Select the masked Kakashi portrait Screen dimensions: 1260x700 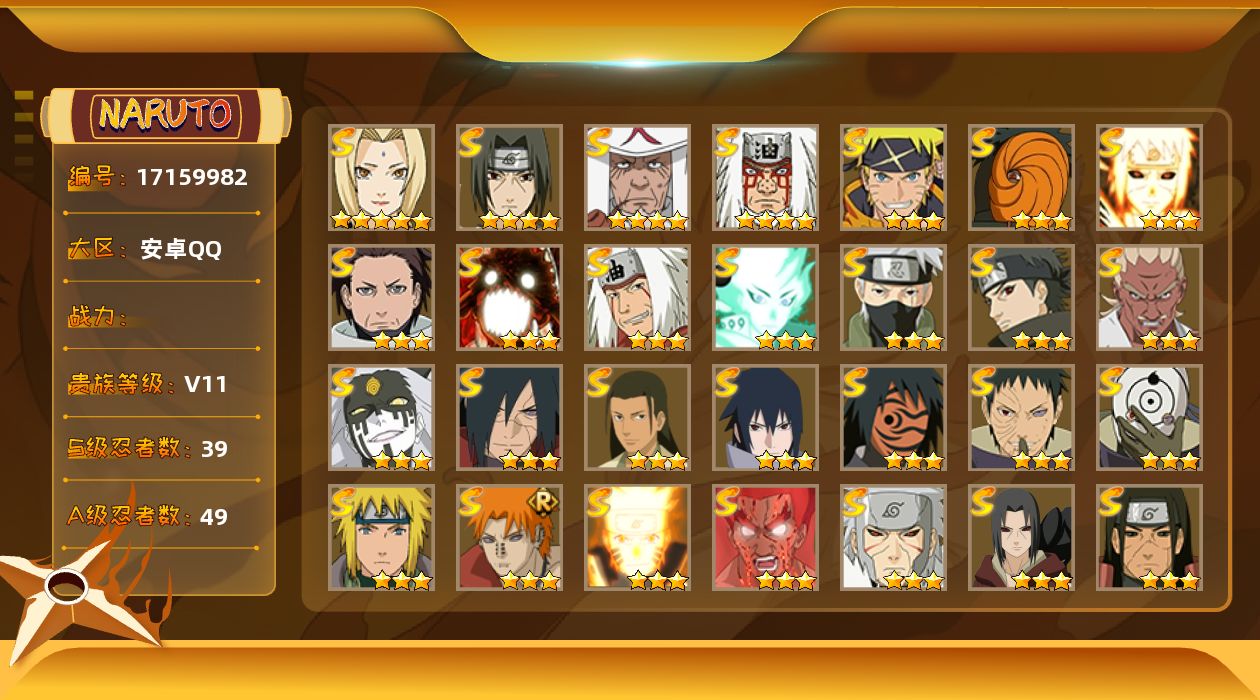893,297
